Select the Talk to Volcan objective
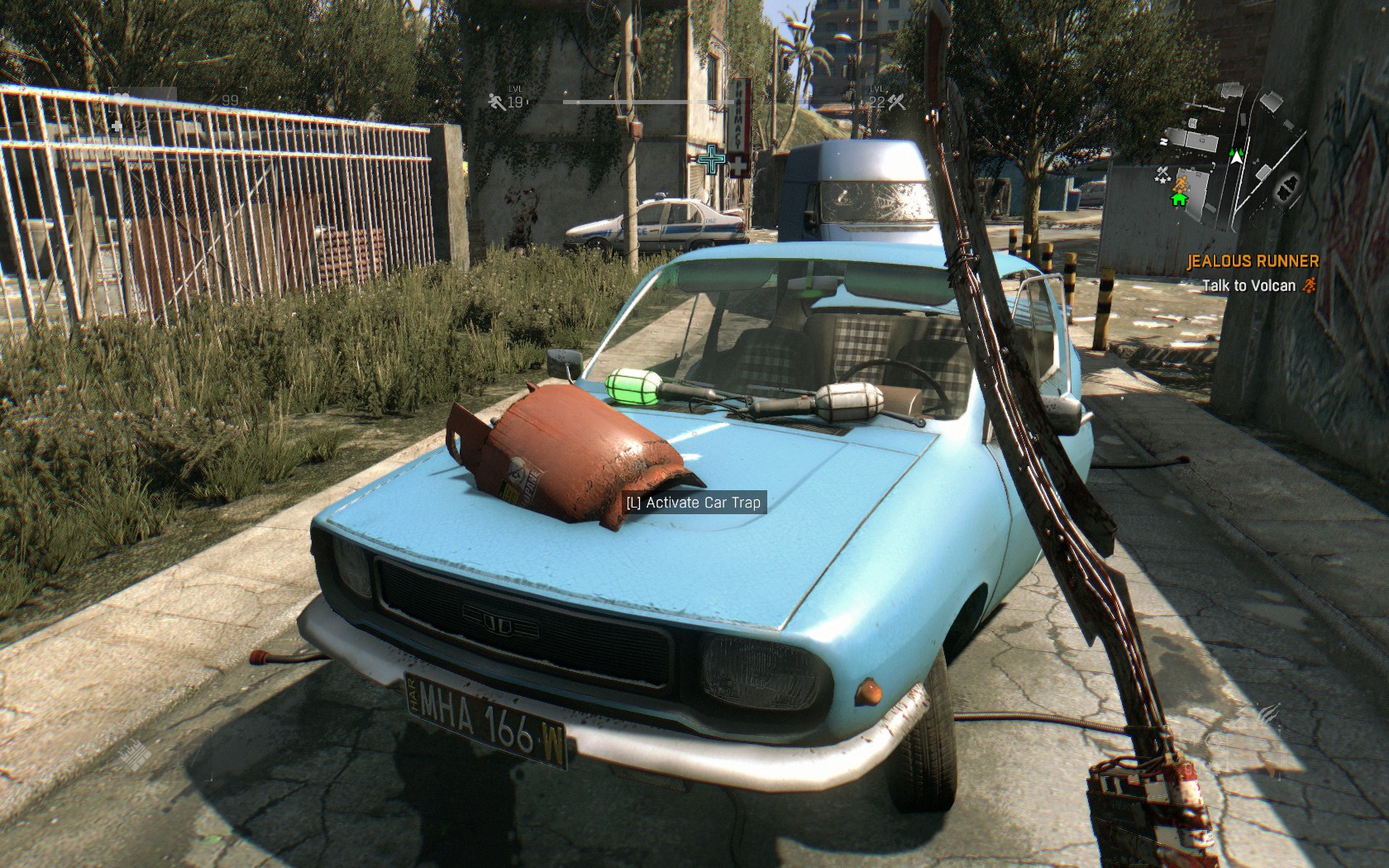The width and height of the screenshot is (1389, 868). (x=1248, y=285)
